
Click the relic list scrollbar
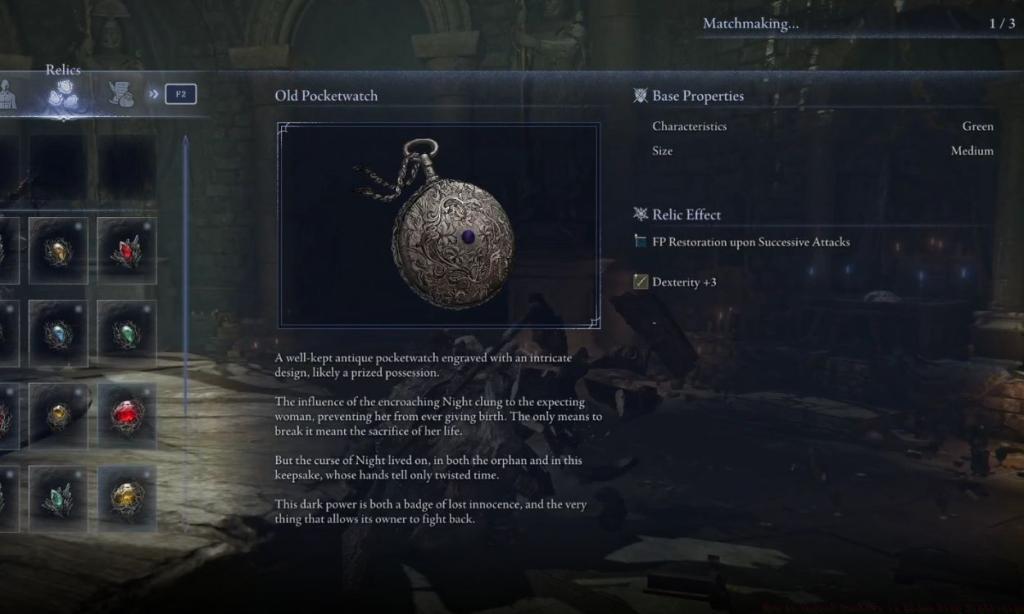coord(185,330)
